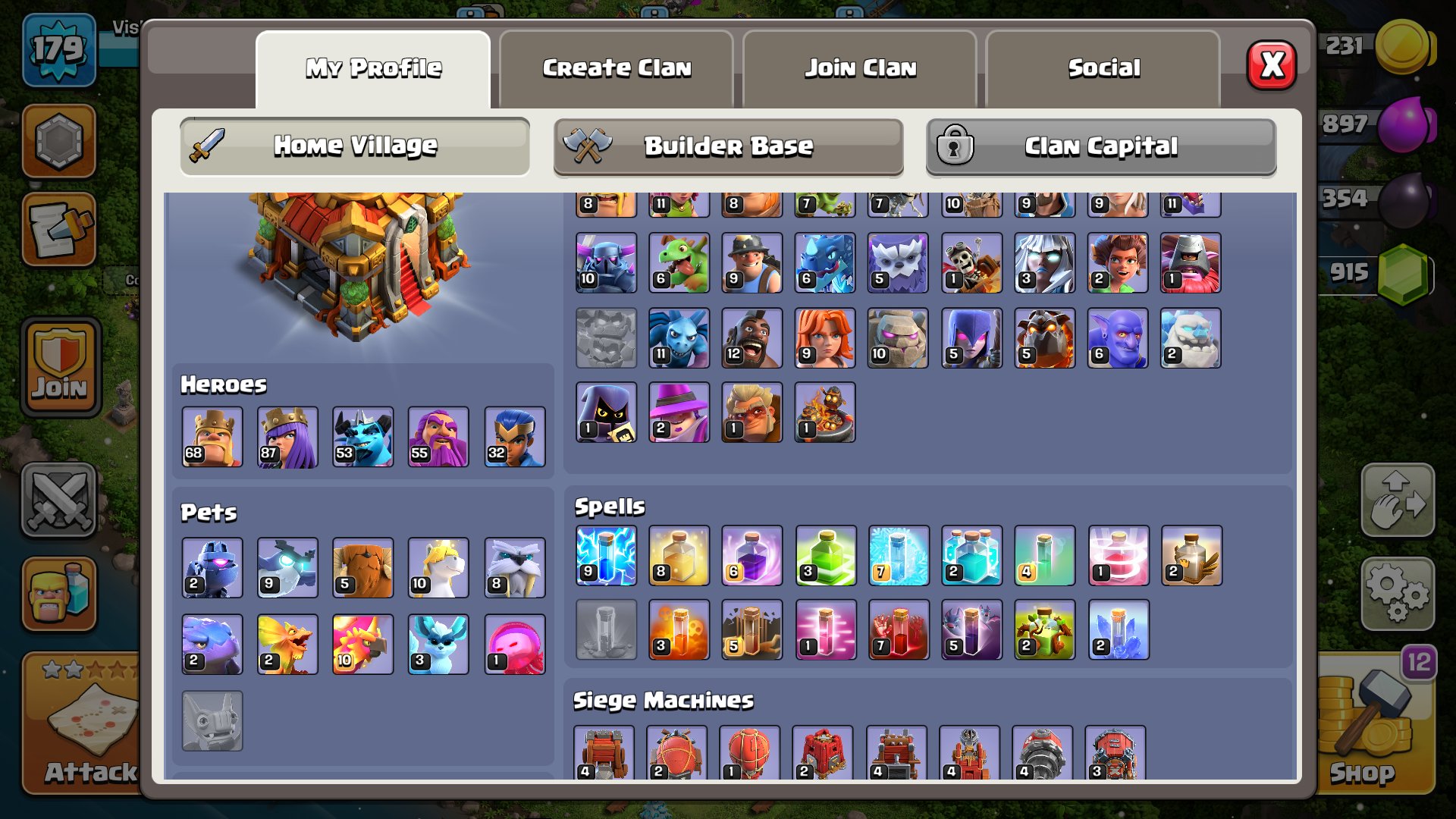Viewport: 1456px width, 819px height.
Task: Open the Create Clan tab
Action: (x=616, y=68)
